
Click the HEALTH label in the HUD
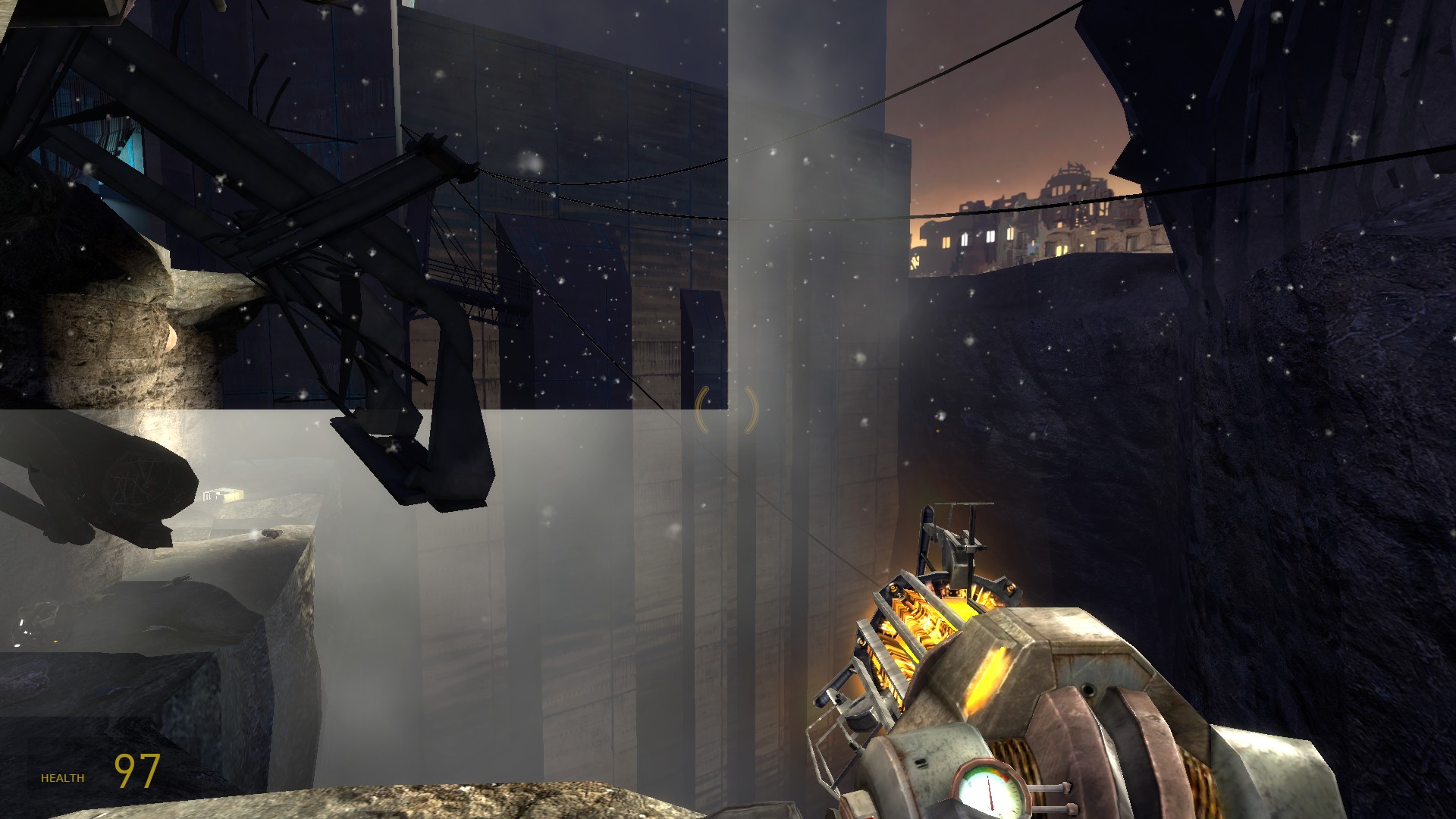(x=63, y=777)
